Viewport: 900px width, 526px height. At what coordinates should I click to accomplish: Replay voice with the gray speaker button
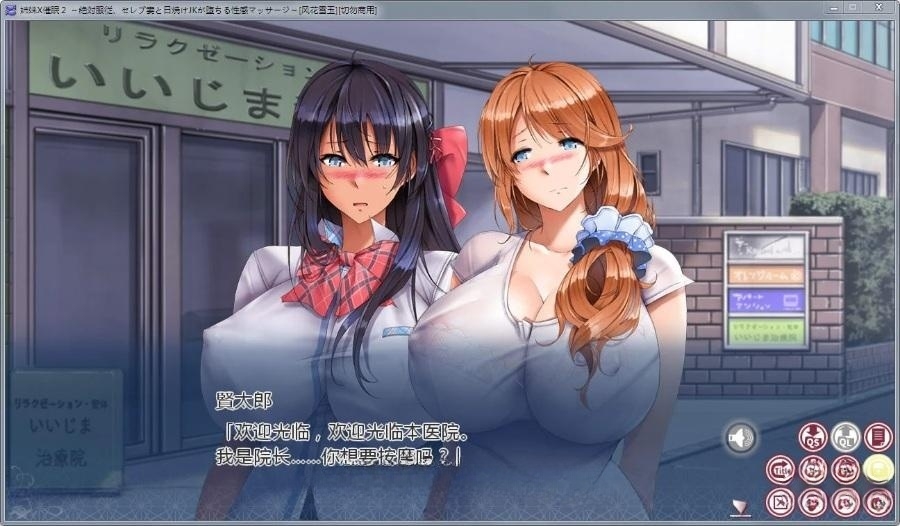pyautogui.click(x=741, y=438)
